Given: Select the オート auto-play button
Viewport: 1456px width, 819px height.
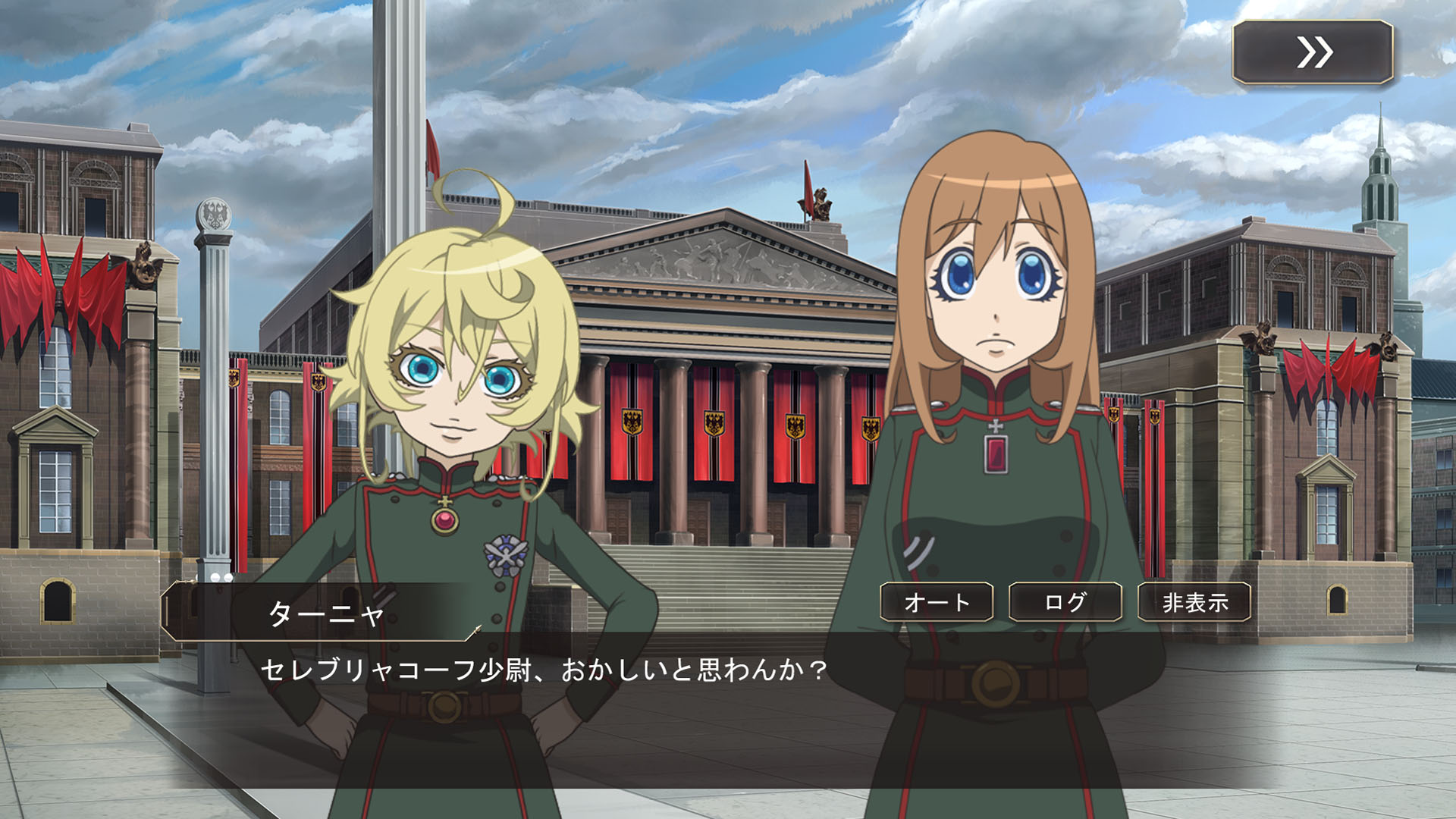Looking at the screenshot, I should [938, 604].
